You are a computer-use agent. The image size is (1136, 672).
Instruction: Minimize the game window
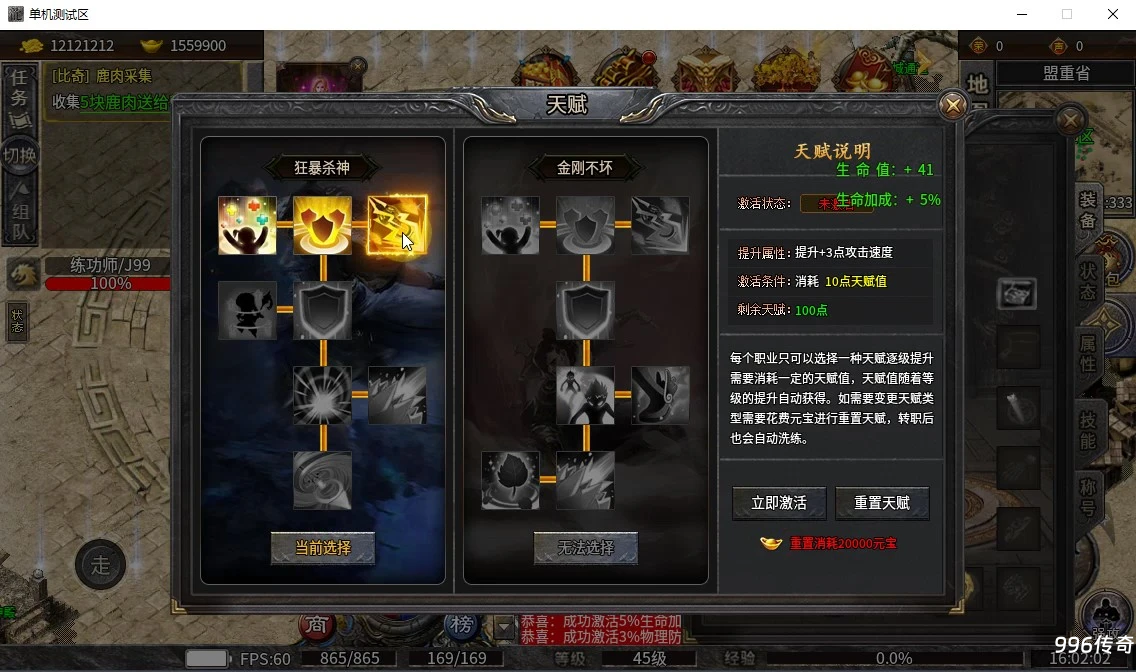[1022, 14]
